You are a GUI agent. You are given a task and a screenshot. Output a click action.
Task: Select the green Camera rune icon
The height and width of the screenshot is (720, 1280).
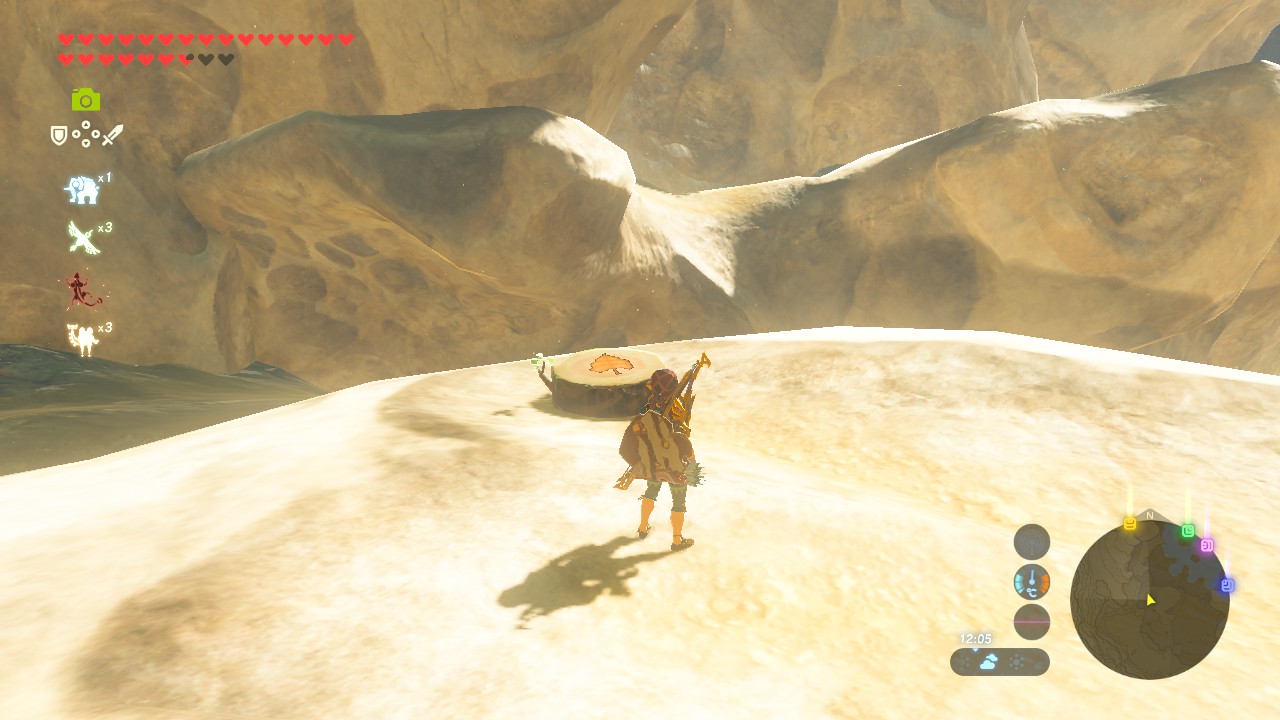click(86, 99)
